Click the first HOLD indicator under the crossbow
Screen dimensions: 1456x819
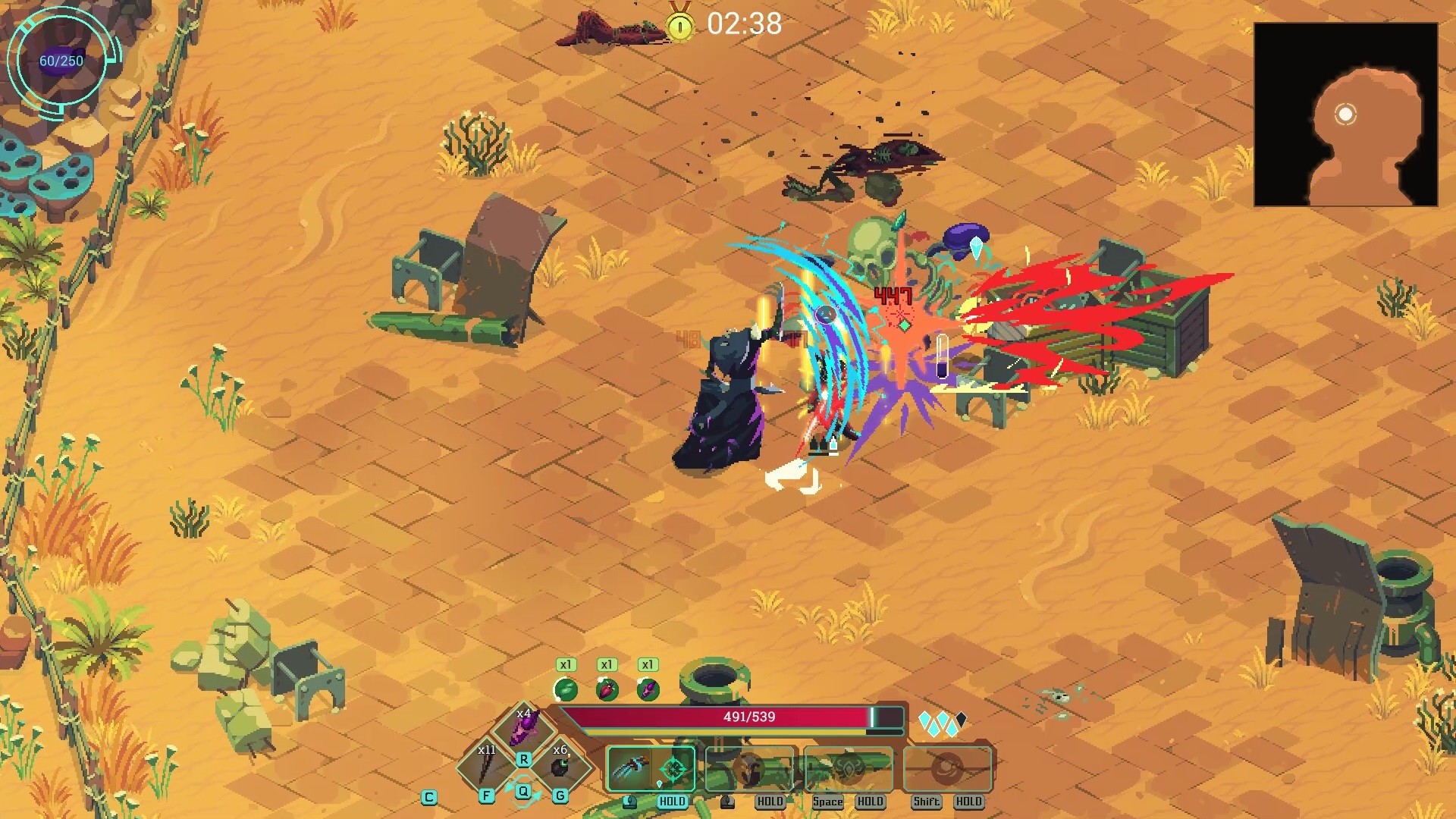[672, 801]
